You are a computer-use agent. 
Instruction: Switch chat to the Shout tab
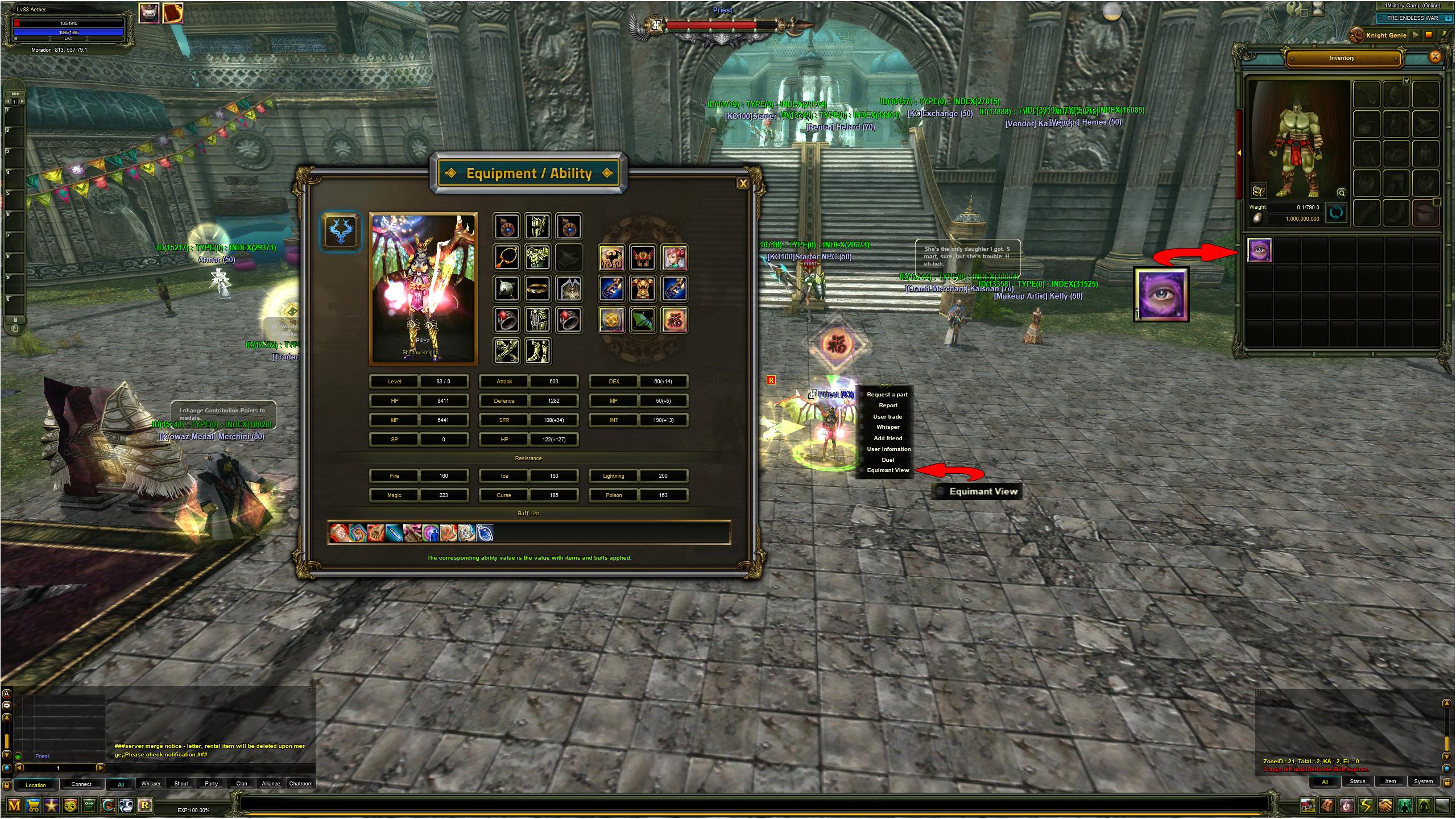pos(181,784)
